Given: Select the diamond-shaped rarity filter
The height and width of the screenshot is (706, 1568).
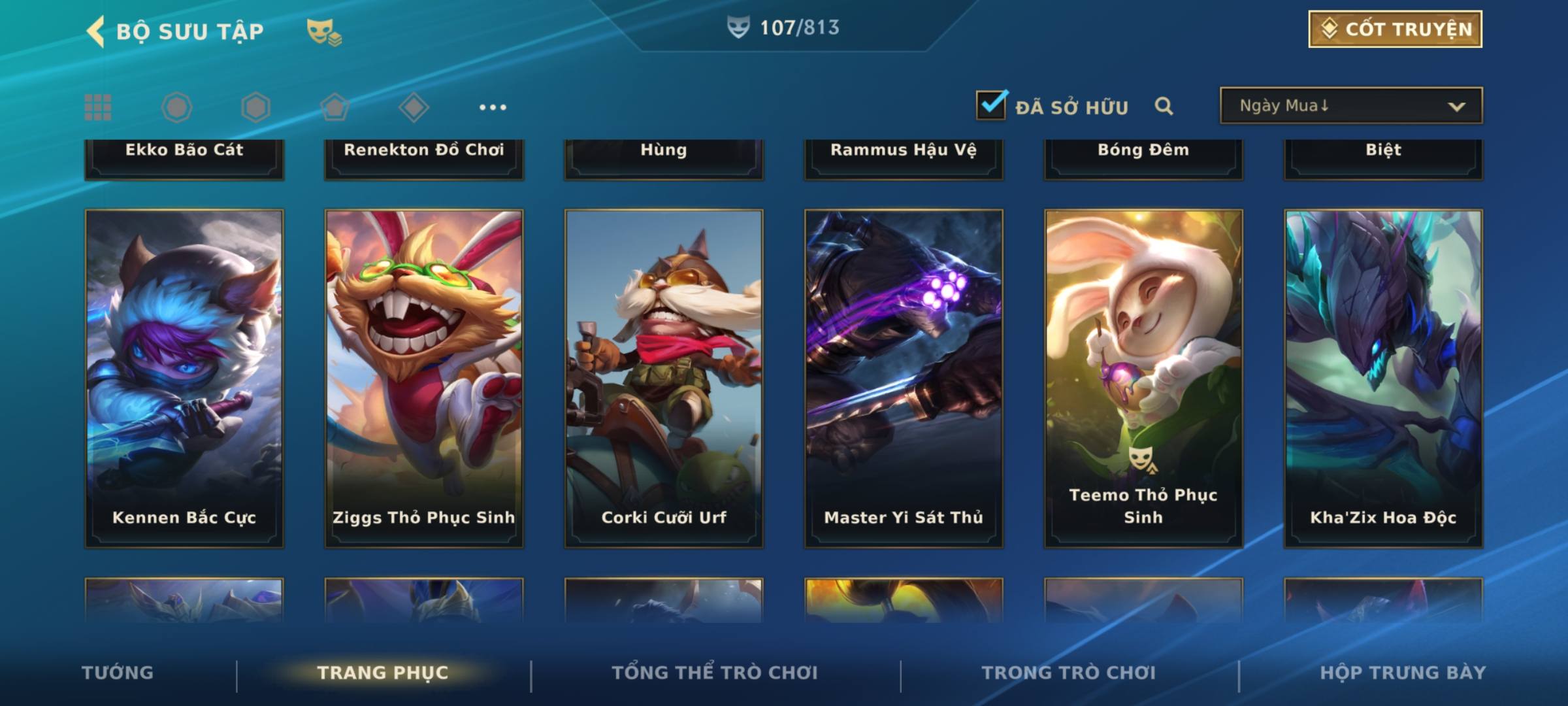Looking at the screenshot, I should [x=414, y=107].
